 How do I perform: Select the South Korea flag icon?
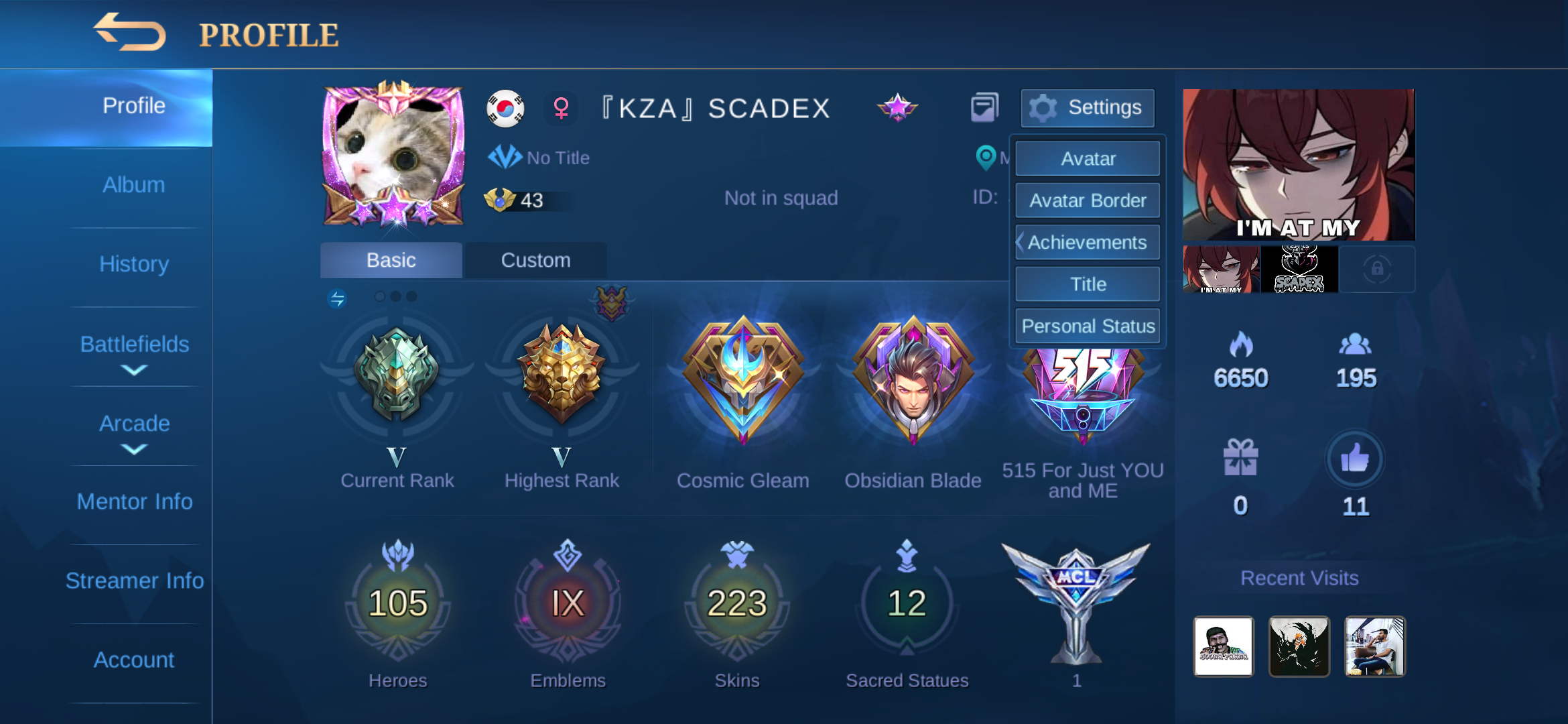504,107
